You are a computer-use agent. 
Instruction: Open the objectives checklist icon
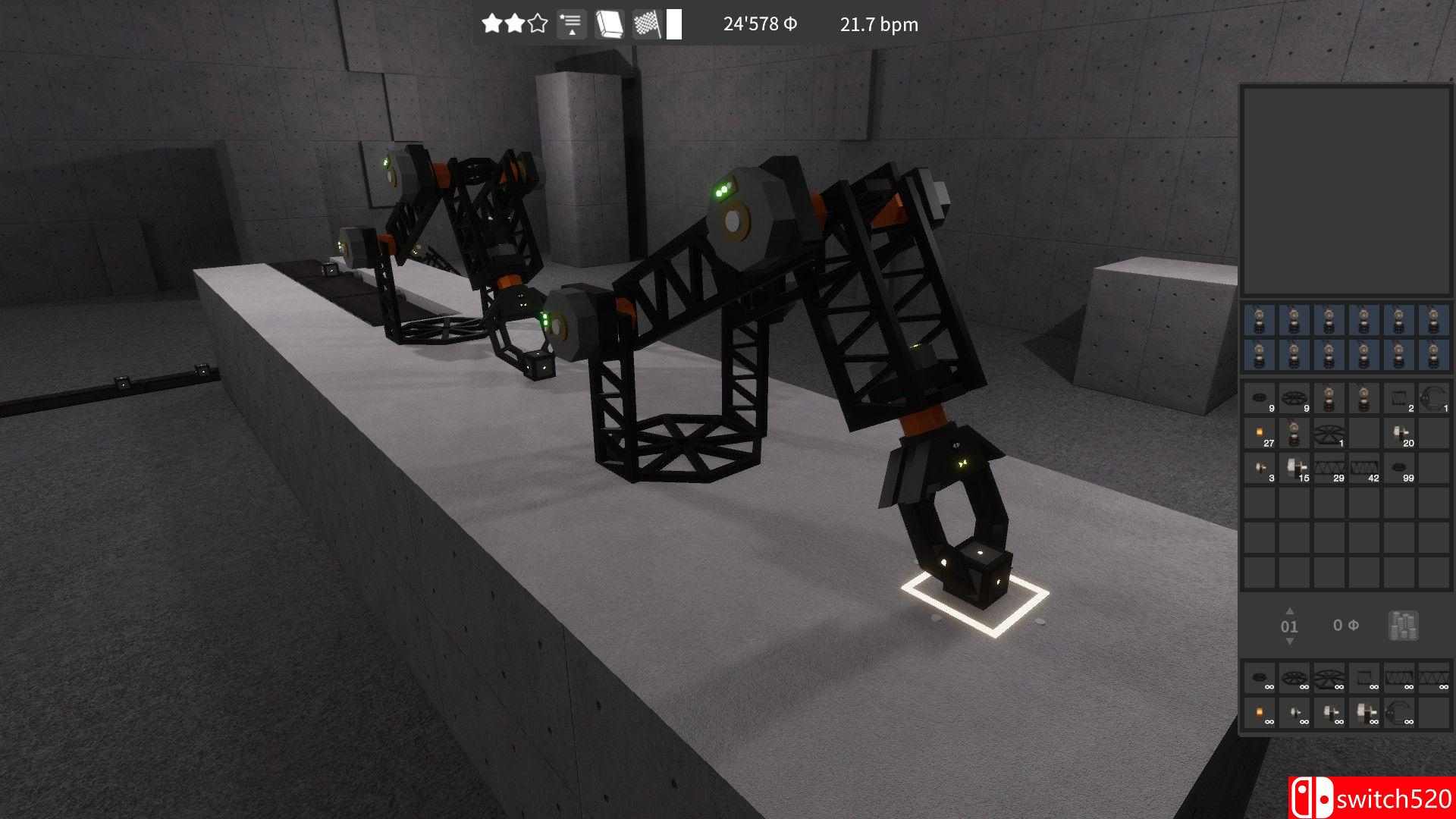point(571,24)
